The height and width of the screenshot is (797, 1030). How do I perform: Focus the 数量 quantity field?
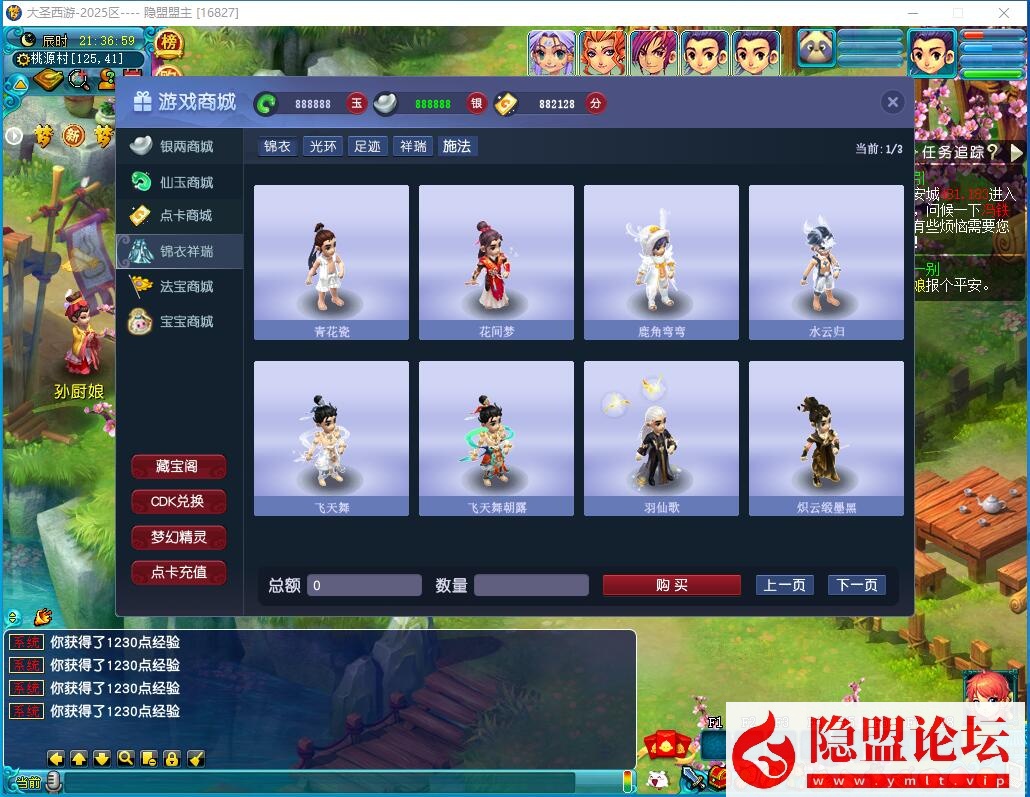tap(530, 585)
